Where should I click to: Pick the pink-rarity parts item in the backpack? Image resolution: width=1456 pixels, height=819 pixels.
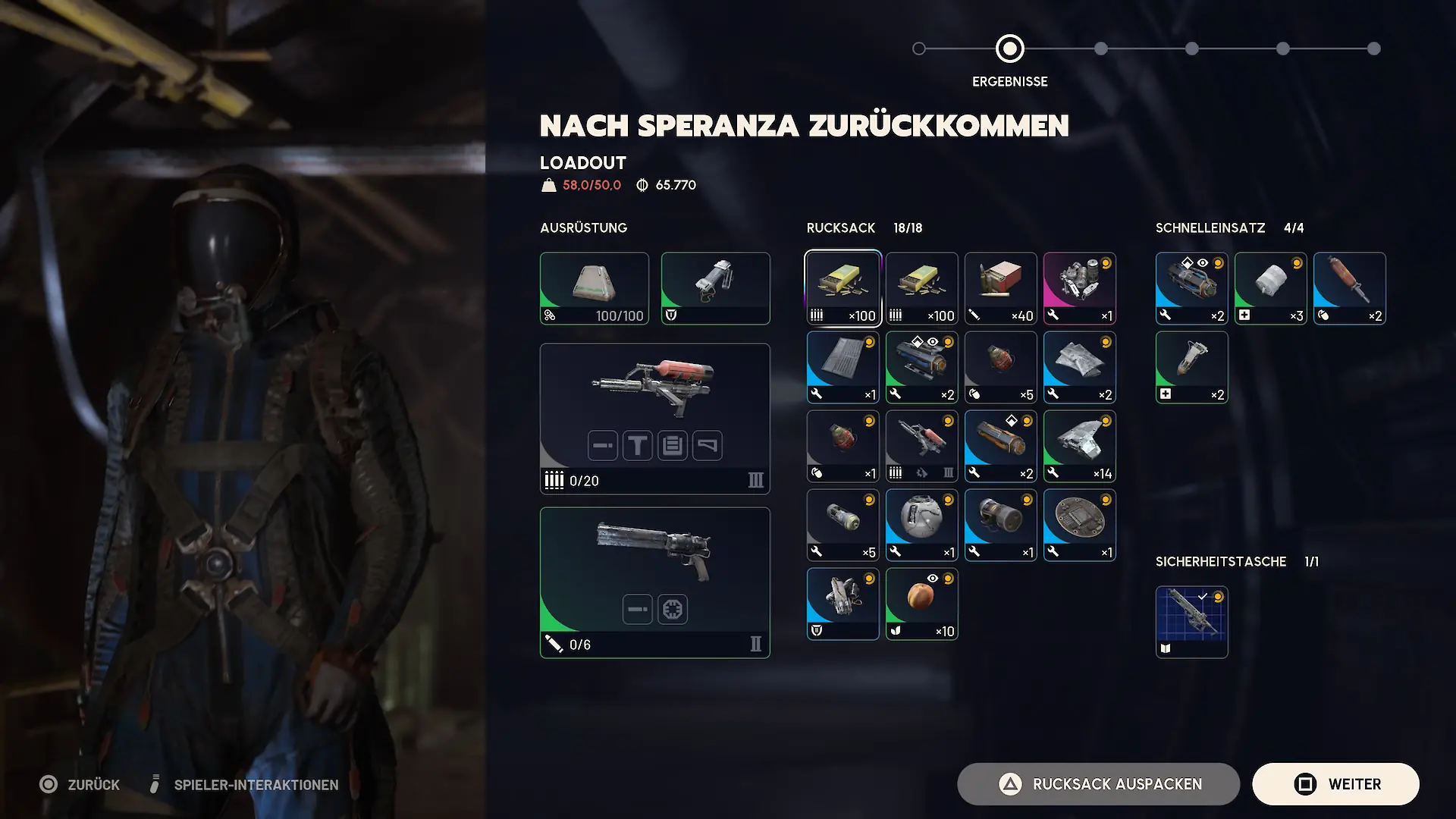[1079, 288]
